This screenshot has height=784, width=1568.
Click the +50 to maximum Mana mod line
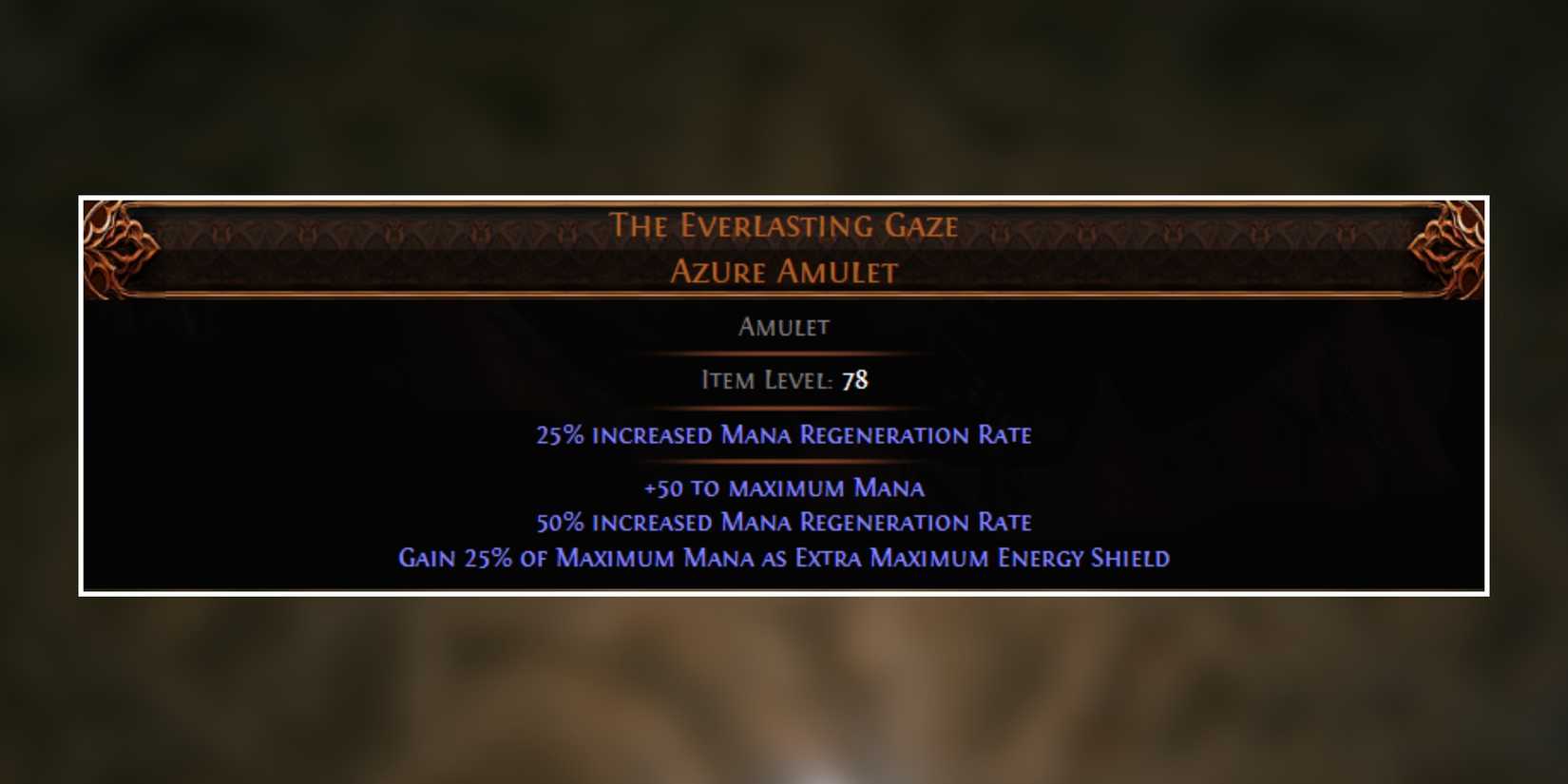[x=785, y=488]
